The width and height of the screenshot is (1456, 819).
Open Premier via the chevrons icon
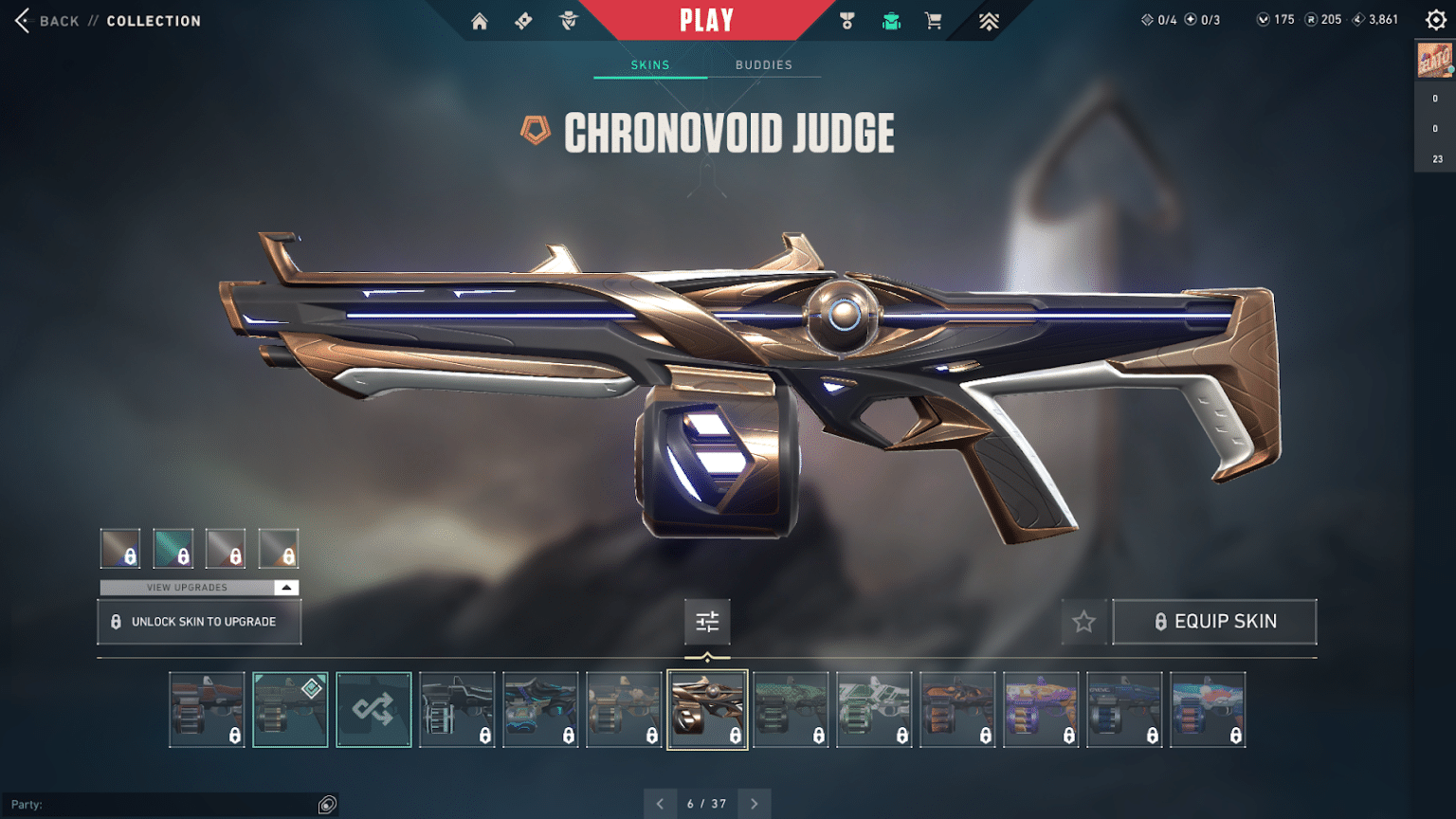(x=987, y=20)
